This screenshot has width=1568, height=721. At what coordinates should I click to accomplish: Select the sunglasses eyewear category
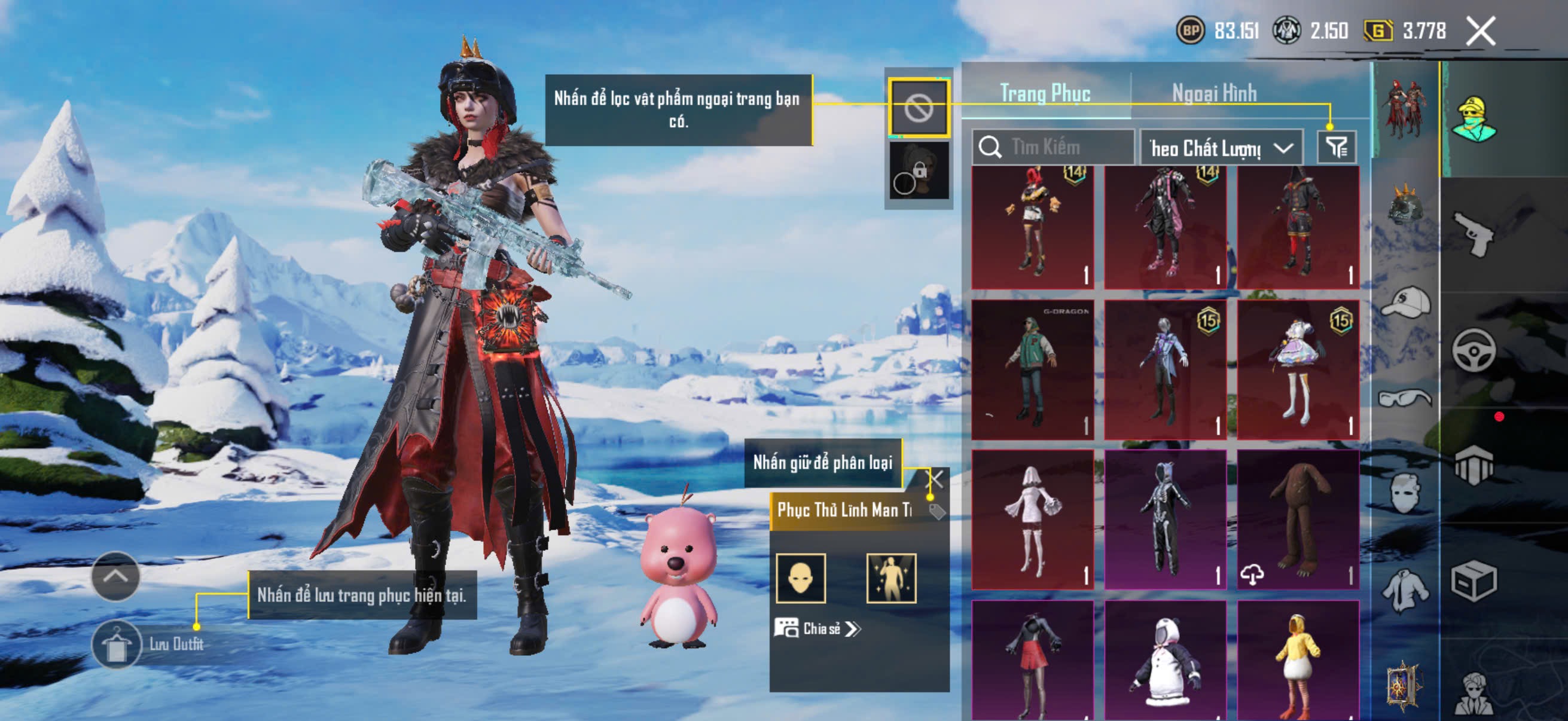tap(1405, 399)
